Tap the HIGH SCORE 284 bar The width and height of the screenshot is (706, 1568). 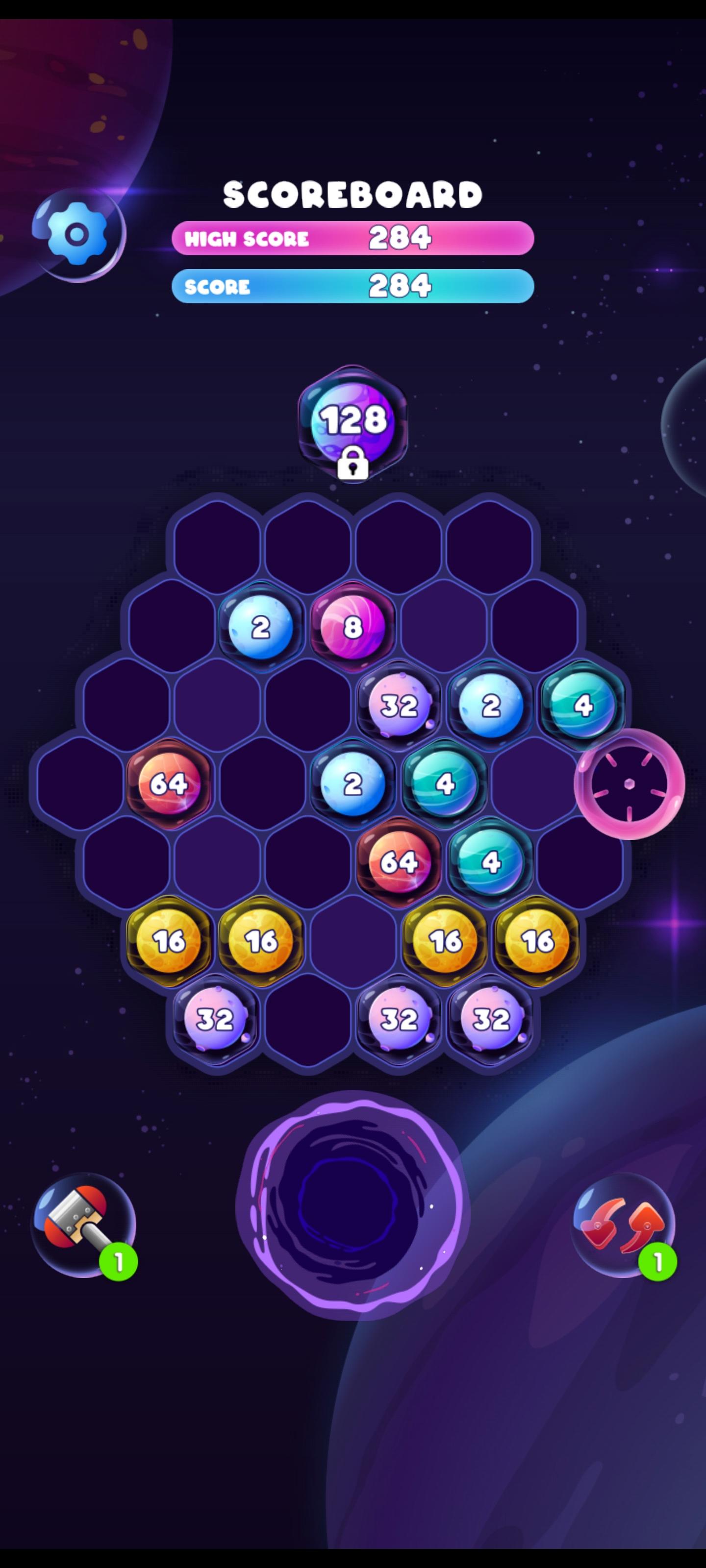pyautogui.click(x=353, y=239)
